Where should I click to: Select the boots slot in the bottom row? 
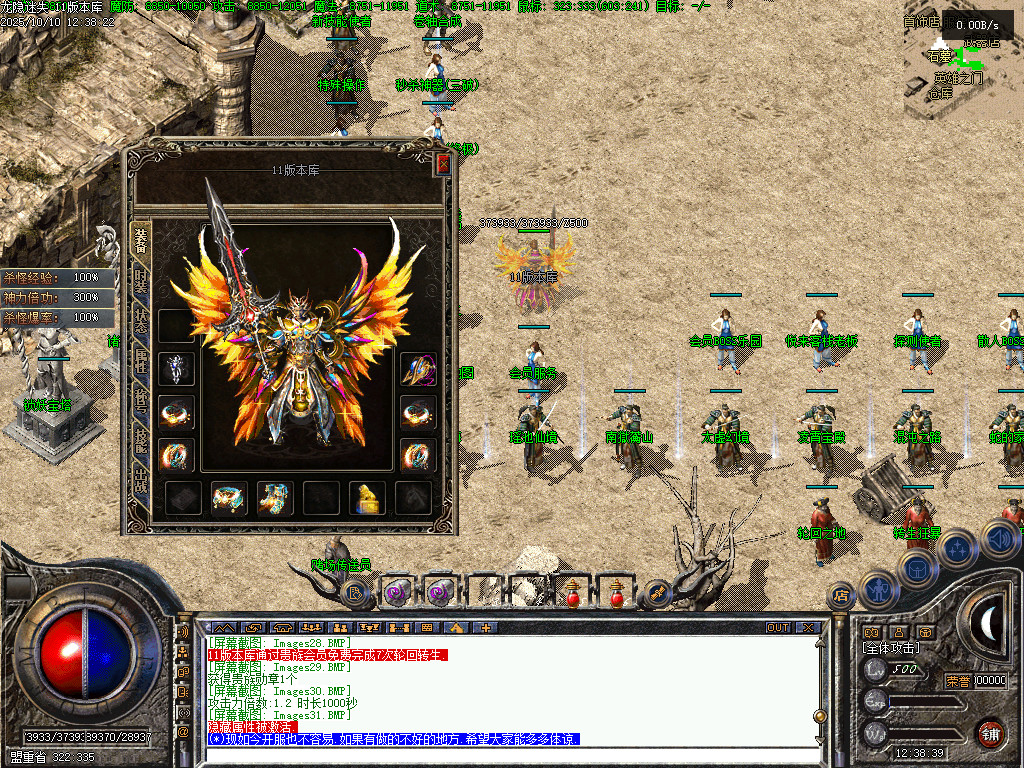coord(275,497)
